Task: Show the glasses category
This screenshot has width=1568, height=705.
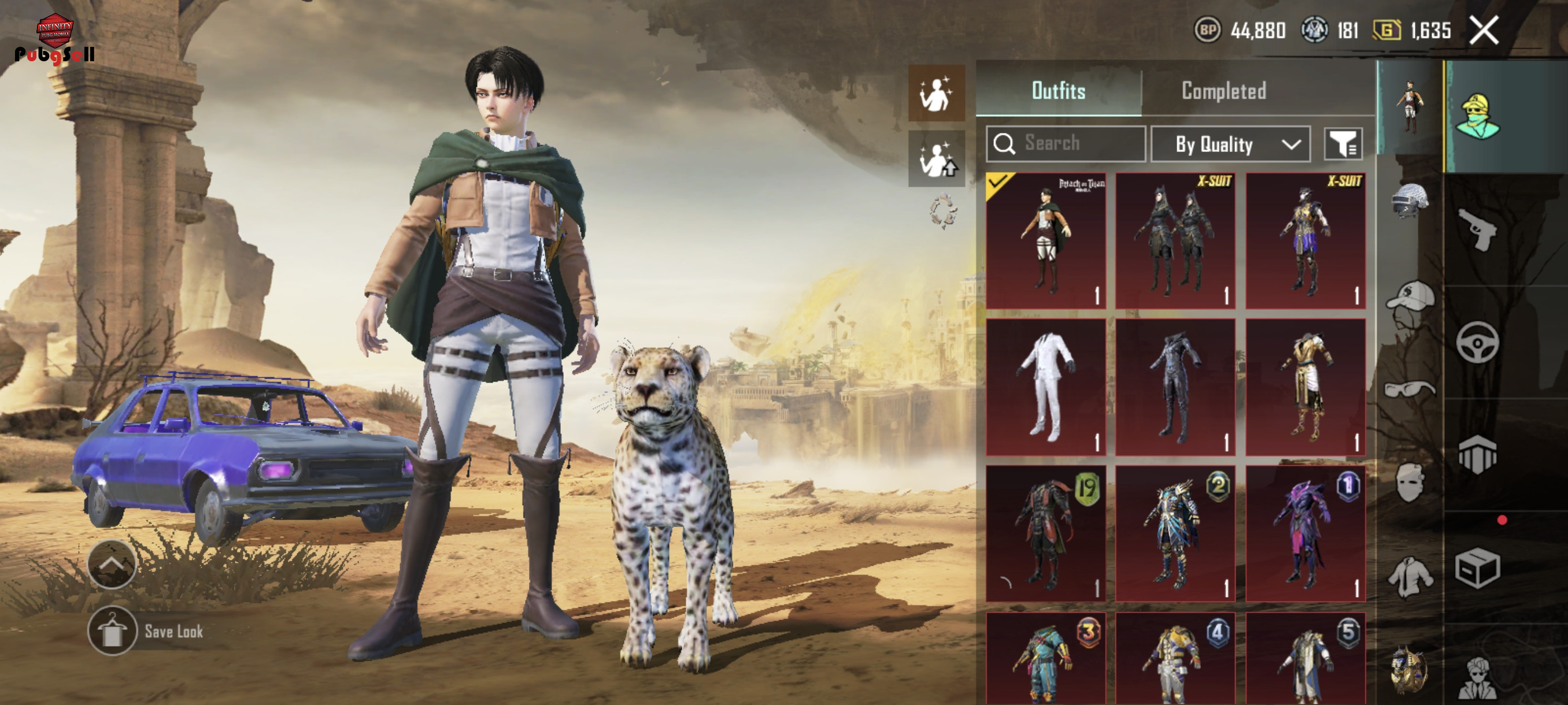Action: pos(1408,389)
